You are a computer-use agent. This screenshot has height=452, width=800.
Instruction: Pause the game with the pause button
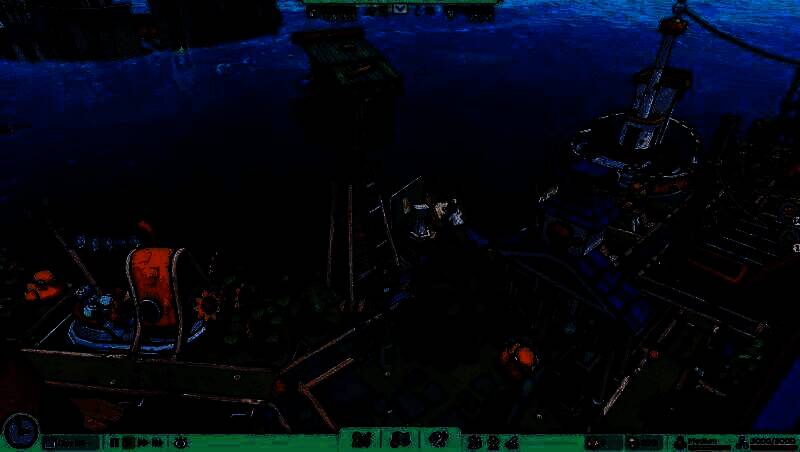tap(115, 442)
